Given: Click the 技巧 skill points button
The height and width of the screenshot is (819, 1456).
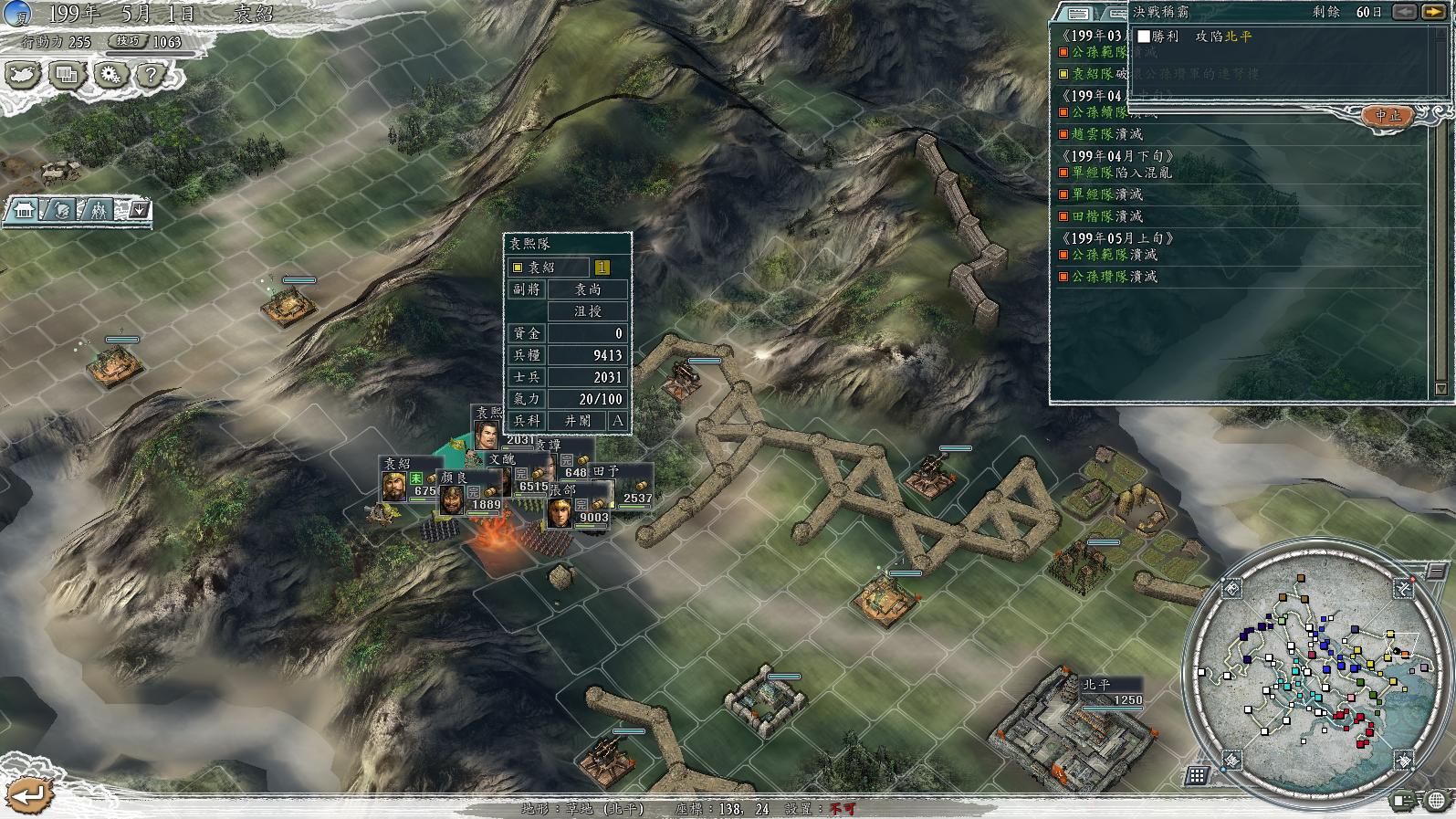Looking at the screenshot, I should tap(127, 41).
